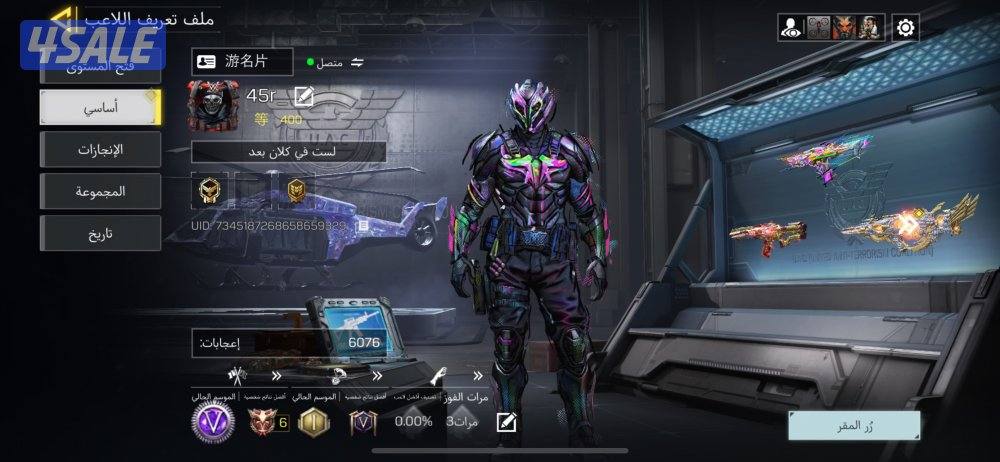Open the profile settings gear
Screen dimensions: 1000x462
coord(906,28)
